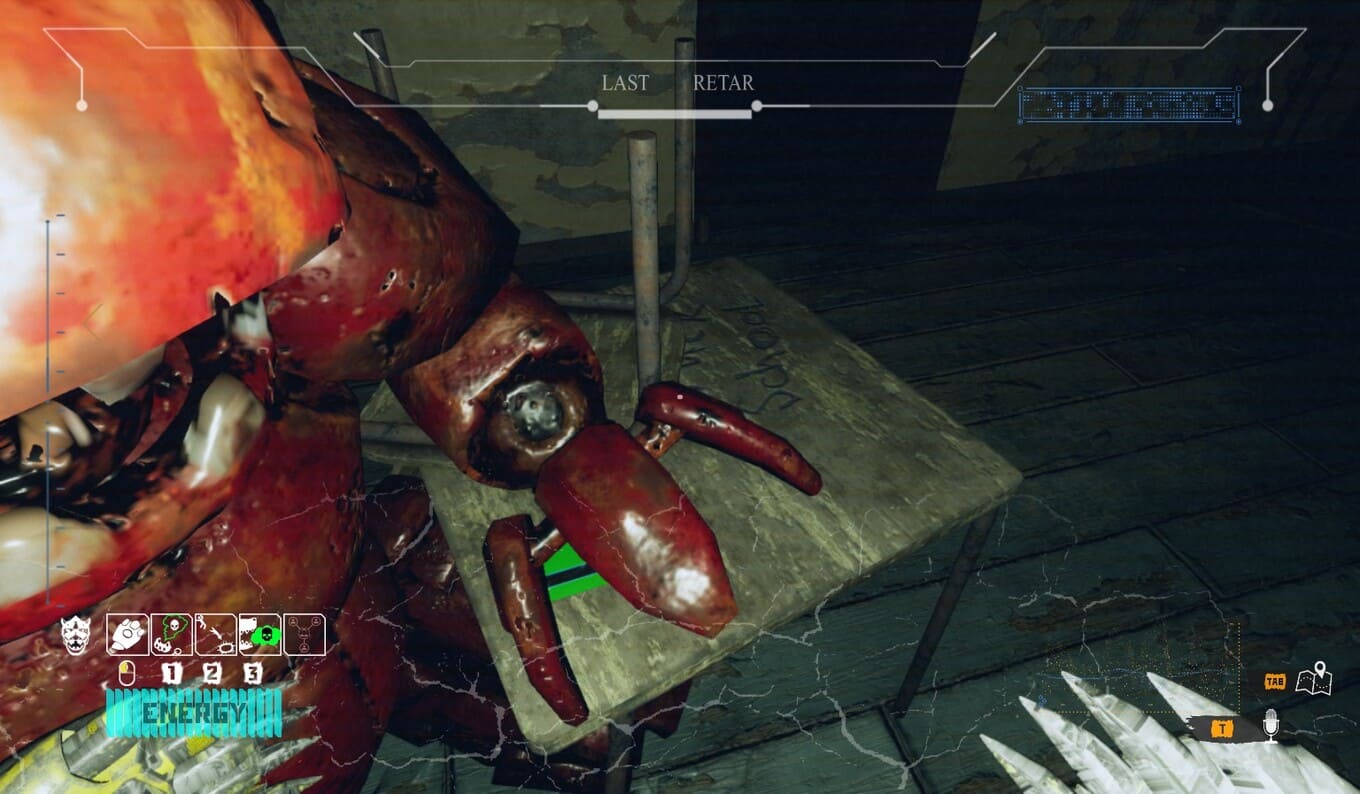Image resolution: width=1360 pixels, height=794 pixels.
Task: Use the bone trap ability
Action: pos(216,634)
